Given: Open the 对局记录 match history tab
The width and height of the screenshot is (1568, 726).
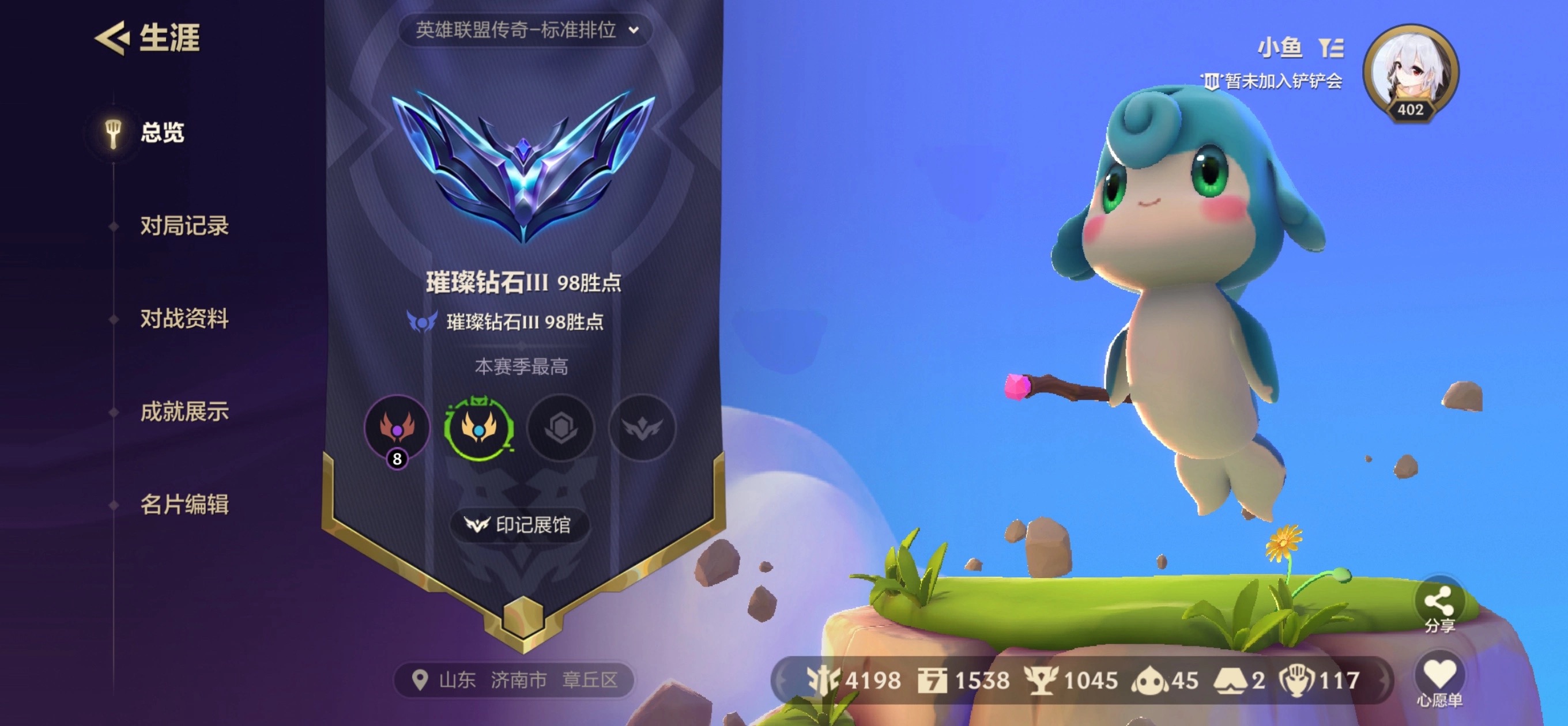Looking at the screenshot, I should click(184, 226).
